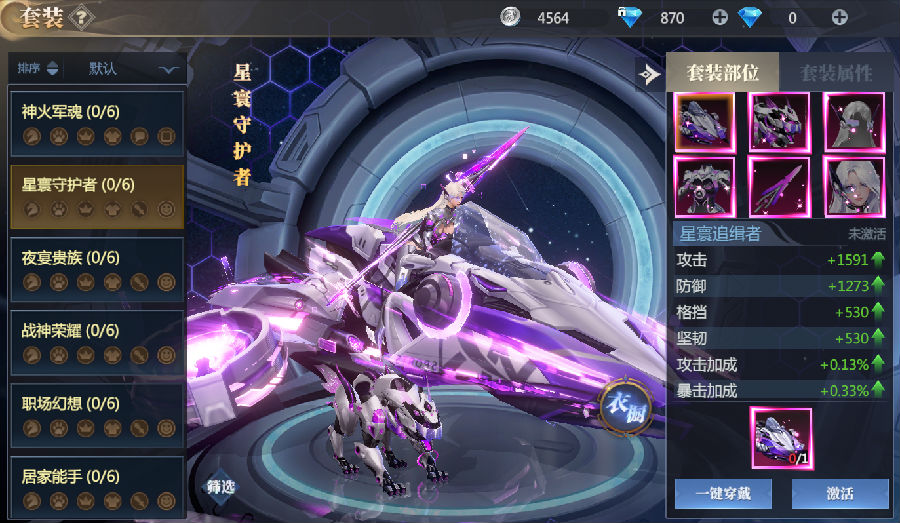Click the 筛选 filter button
900x523 pixels.
[x=222, y=487]
